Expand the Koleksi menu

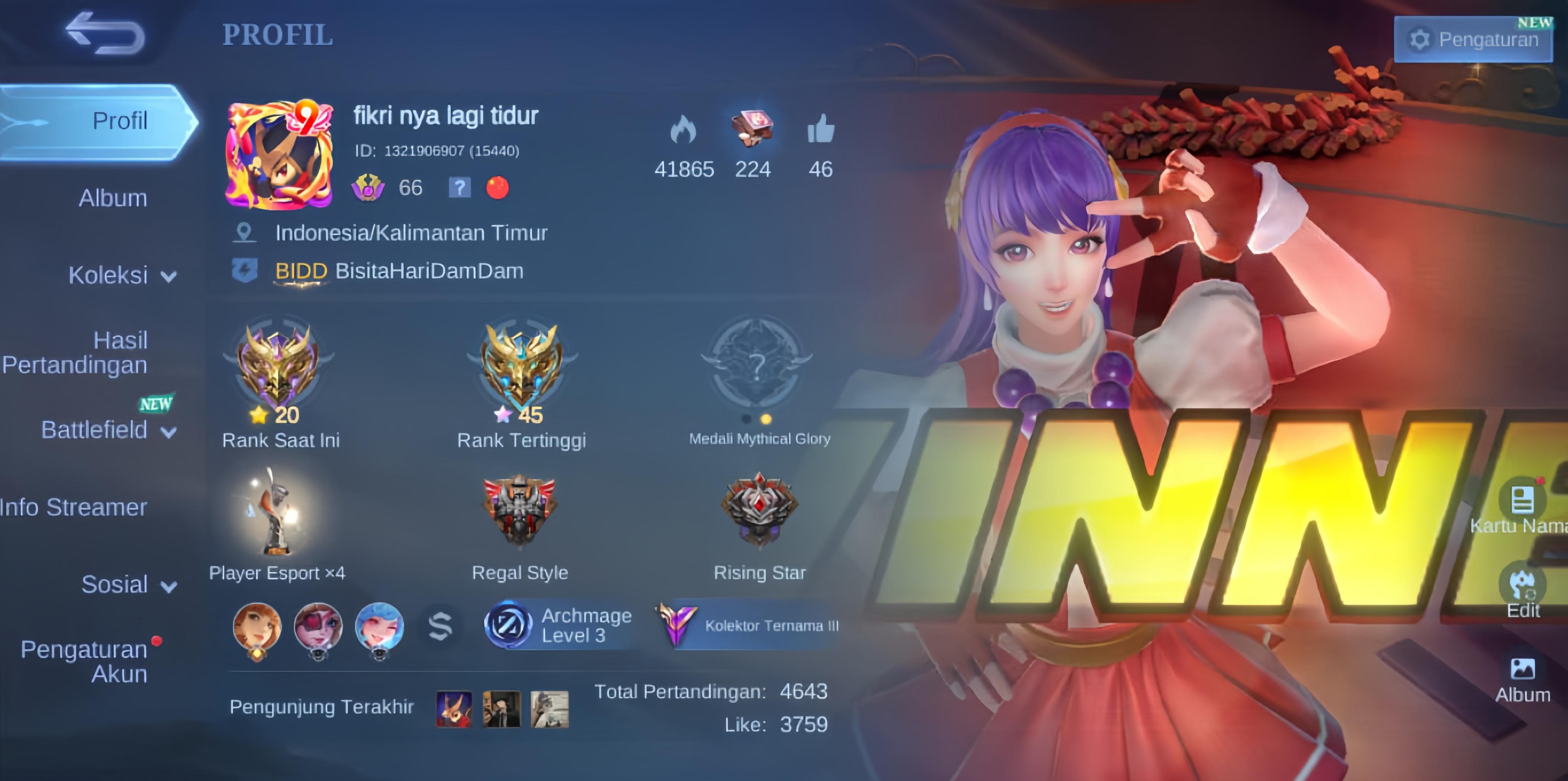coord(122,276)
